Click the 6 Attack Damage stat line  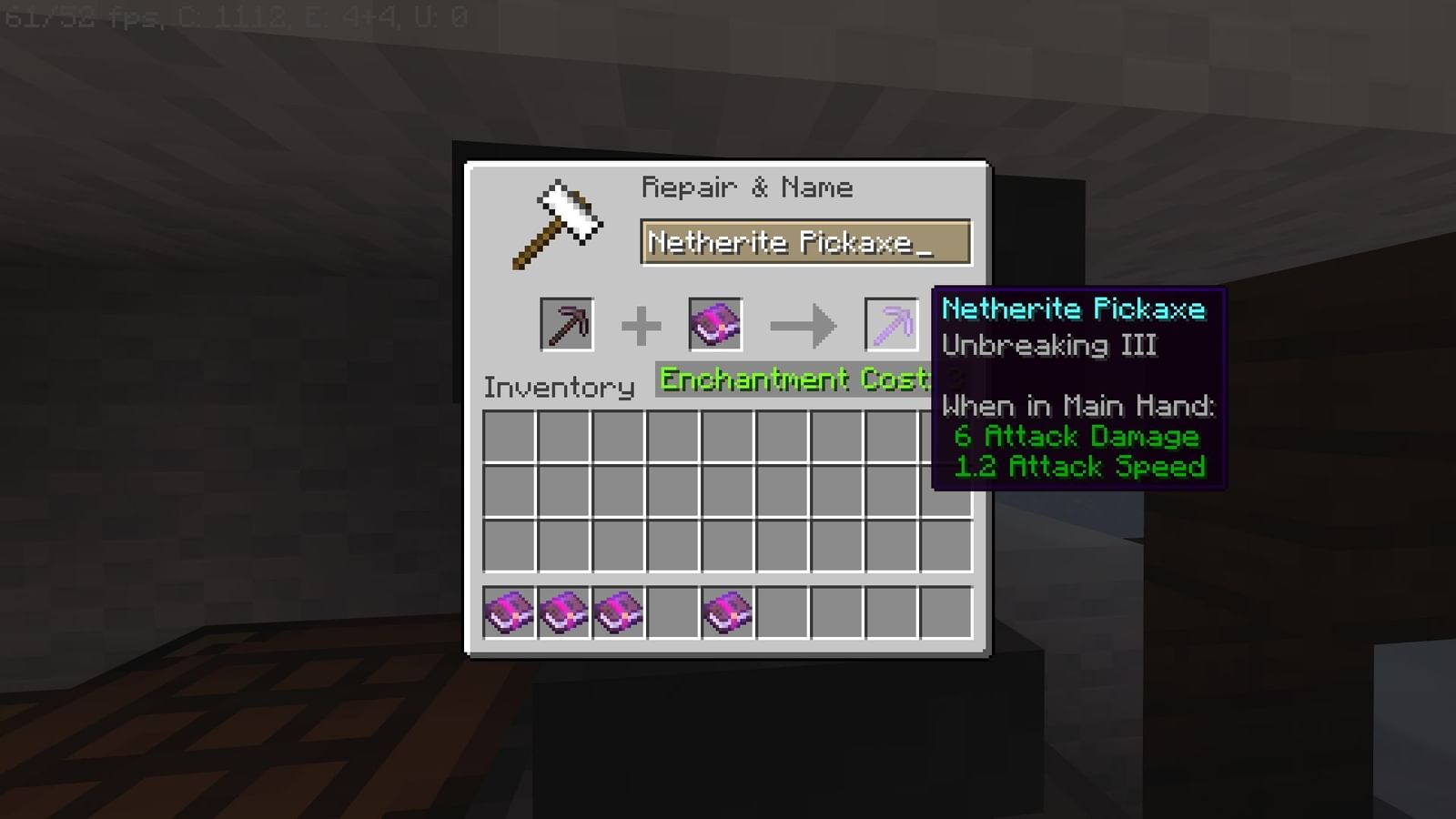coord(1077,437)
